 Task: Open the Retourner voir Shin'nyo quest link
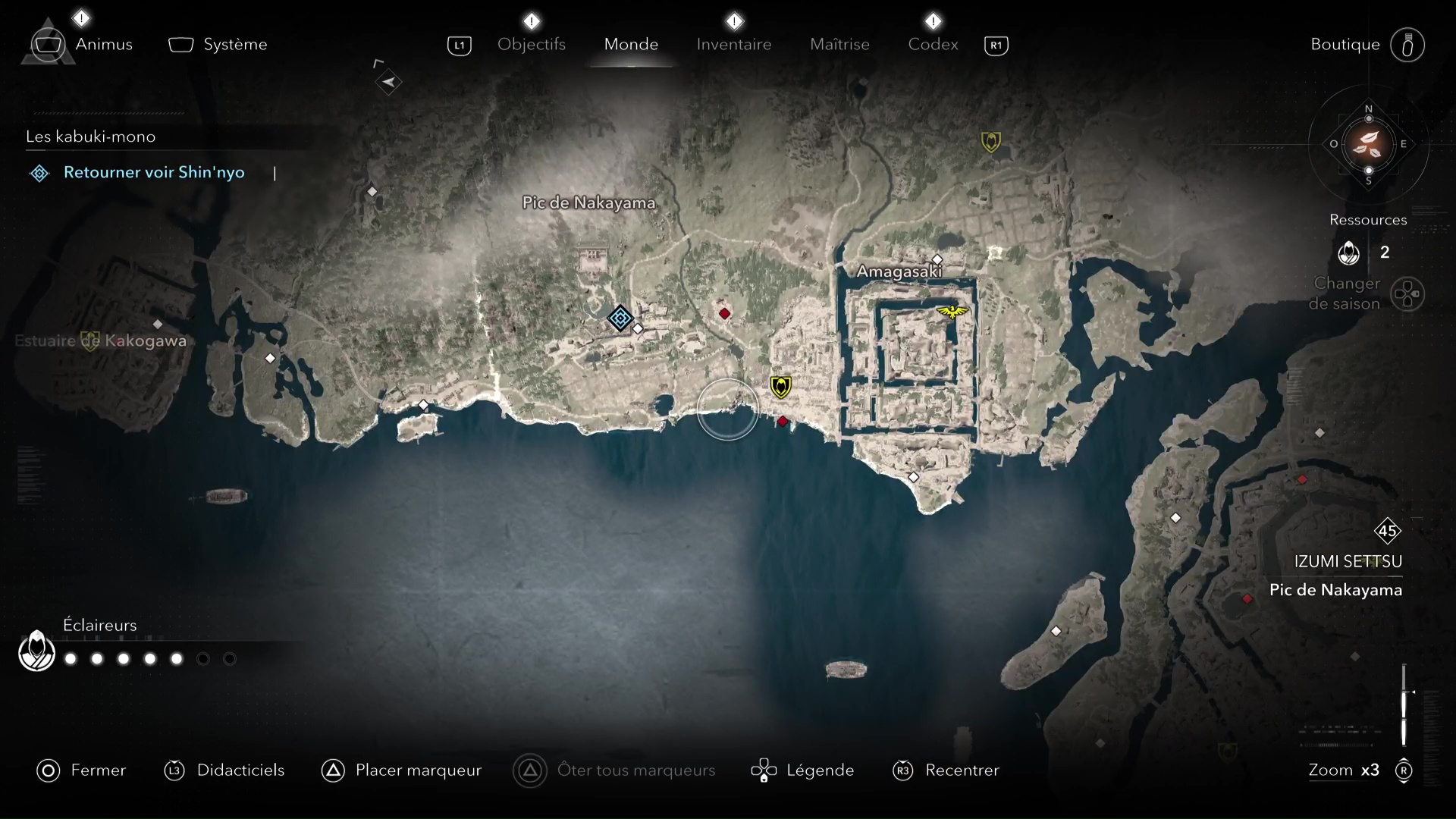pos(154,173)
